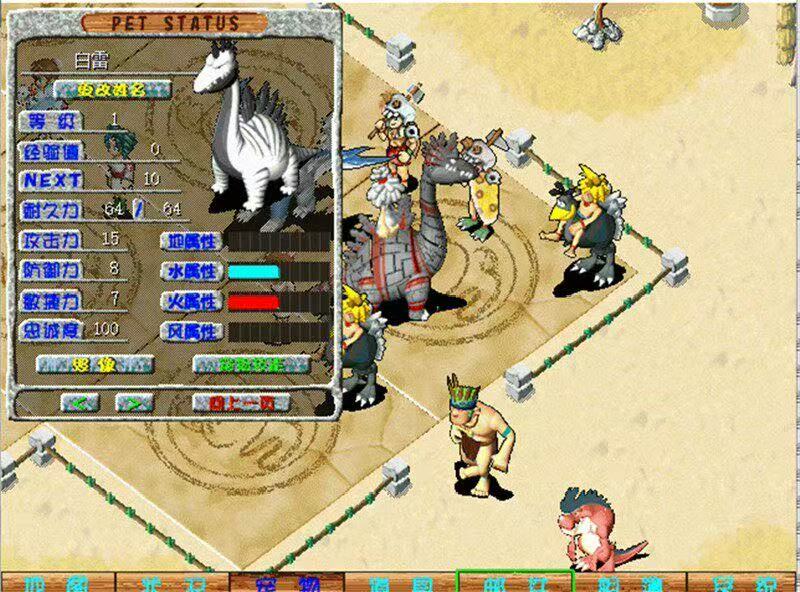The image size is (800, 592).
Task: Open the status (状态) bottom menu entry
Action: click(172, 583)
